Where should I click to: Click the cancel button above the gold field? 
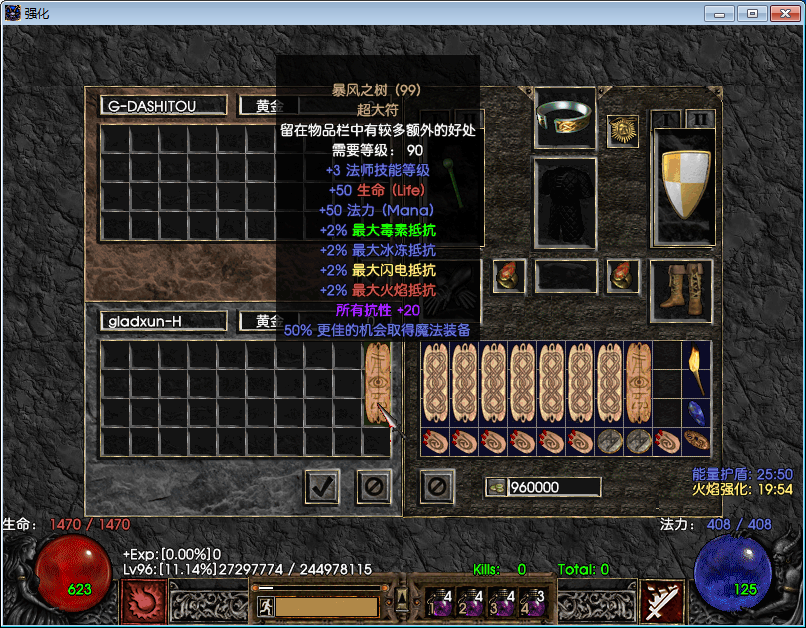437,487
